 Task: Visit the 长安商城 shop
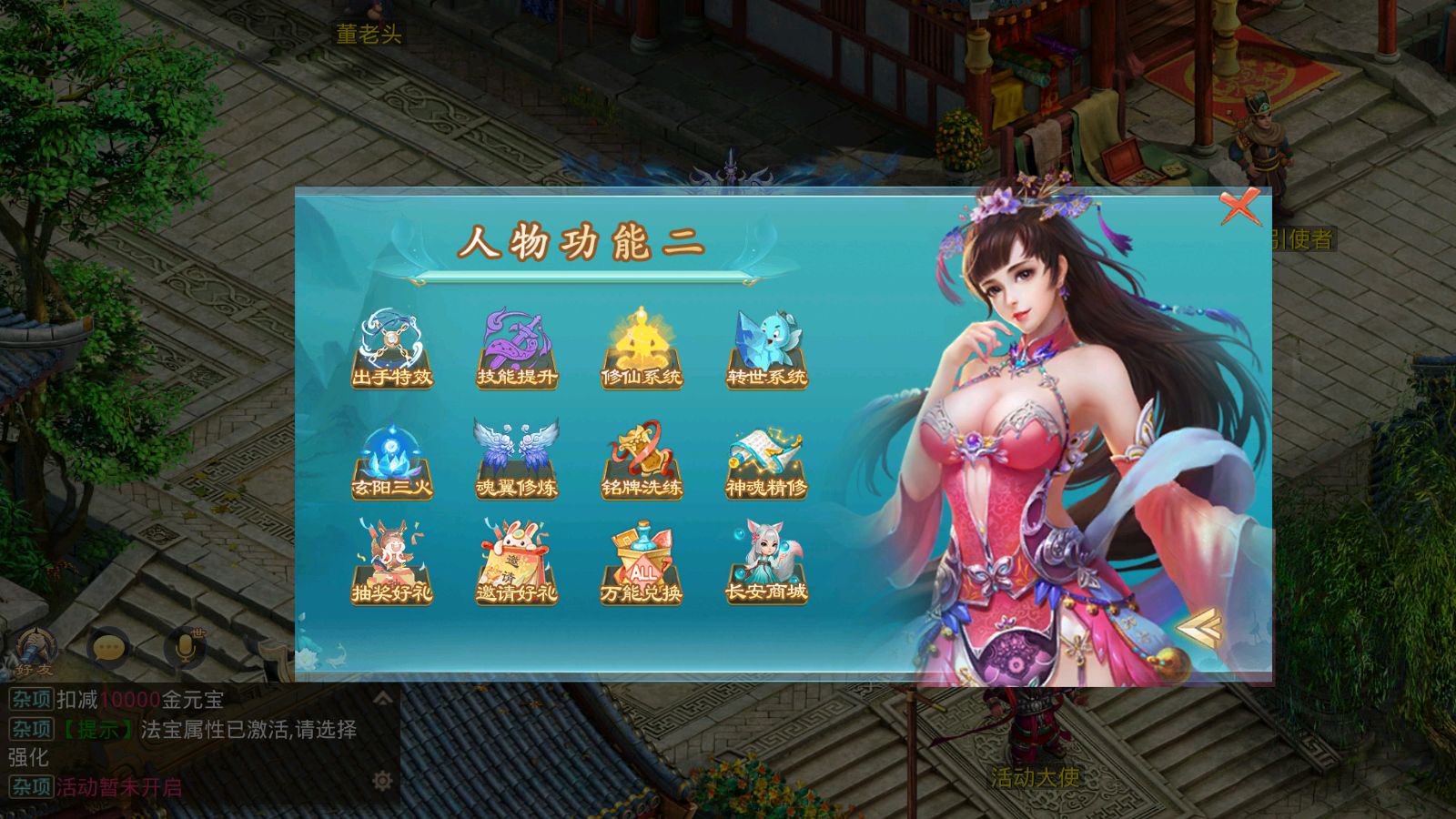pyautogui.click(x=766, y=564)
